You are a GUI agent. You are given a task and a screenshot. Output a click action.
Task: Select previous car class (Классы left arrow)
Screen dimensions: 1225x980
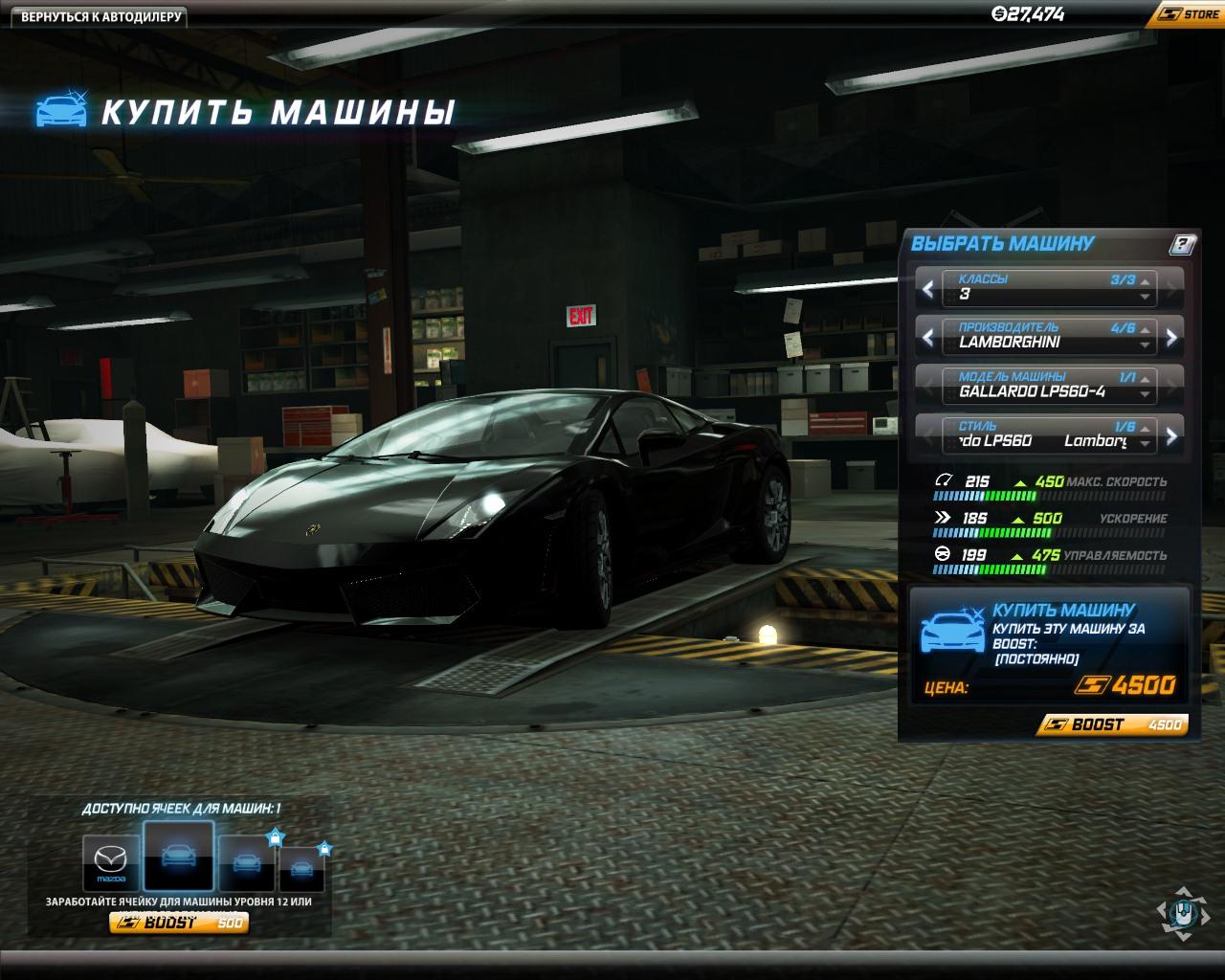pyautogui.click(x=928, y=288)
